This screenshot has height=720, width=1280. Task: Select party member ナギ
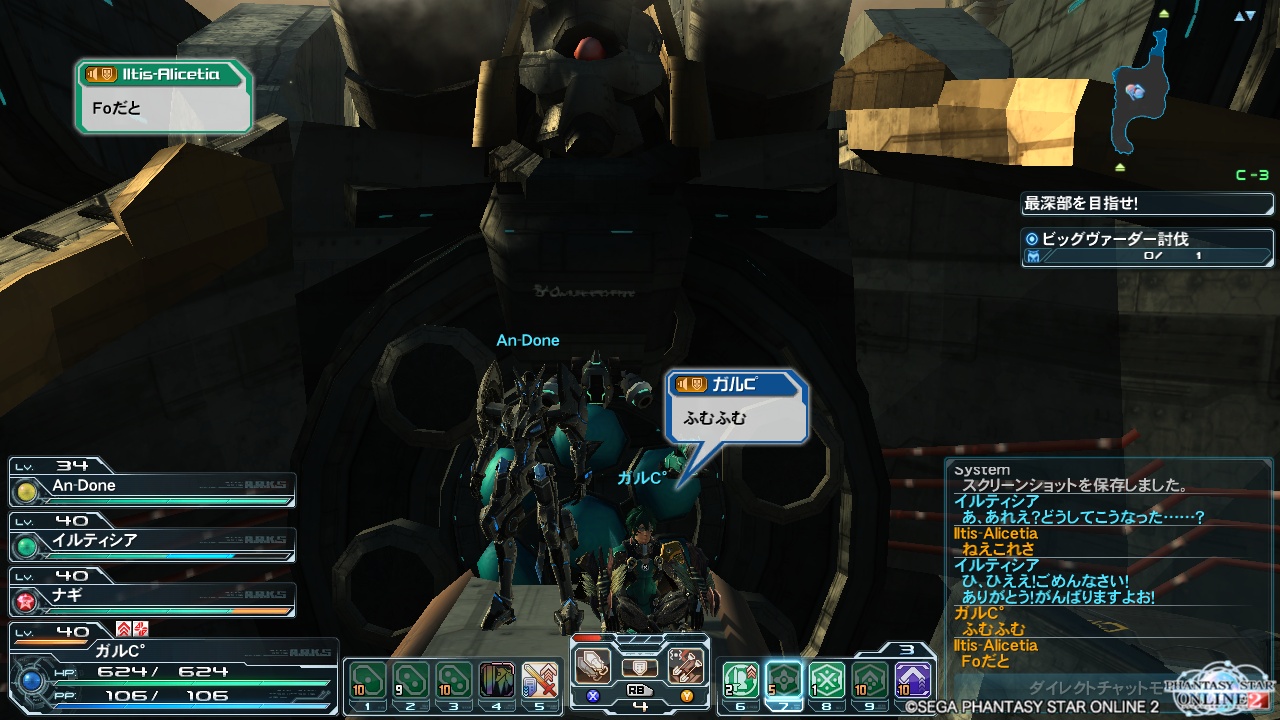click(x=152, y=598)
